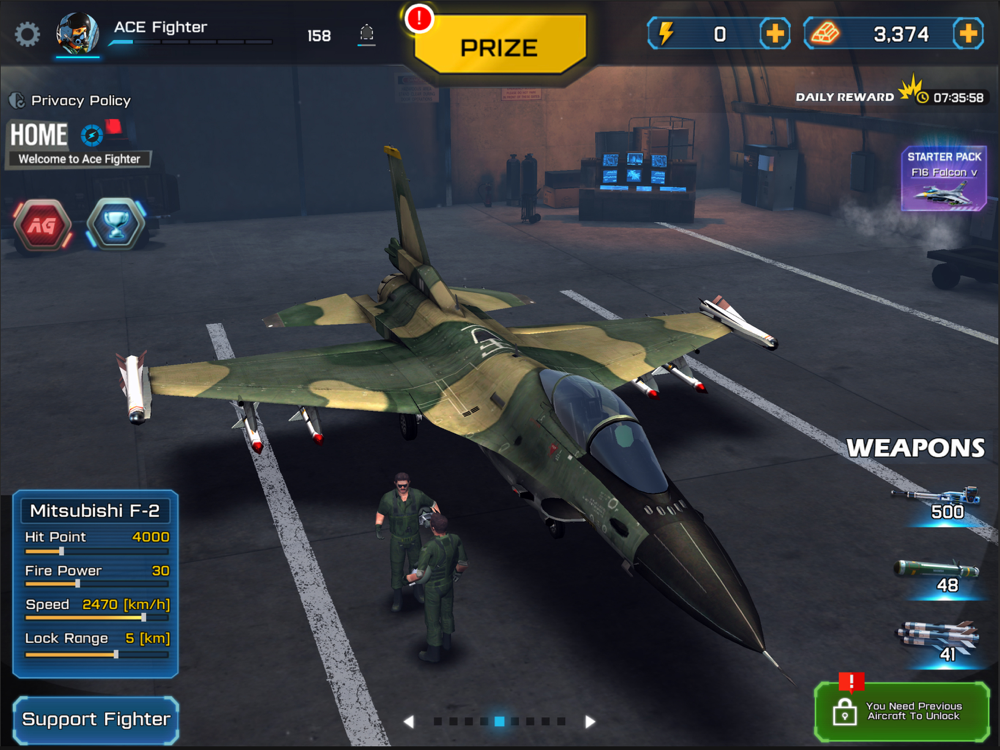
Task: Show the previous aircraft with left arrow
Action: (408, 721)
